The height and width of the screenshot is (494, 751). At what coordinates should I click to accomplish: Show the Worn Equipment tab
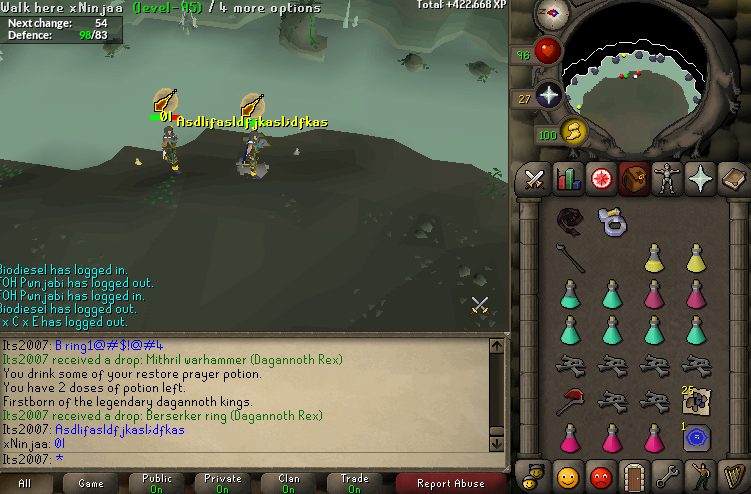(x=667, y=179)
